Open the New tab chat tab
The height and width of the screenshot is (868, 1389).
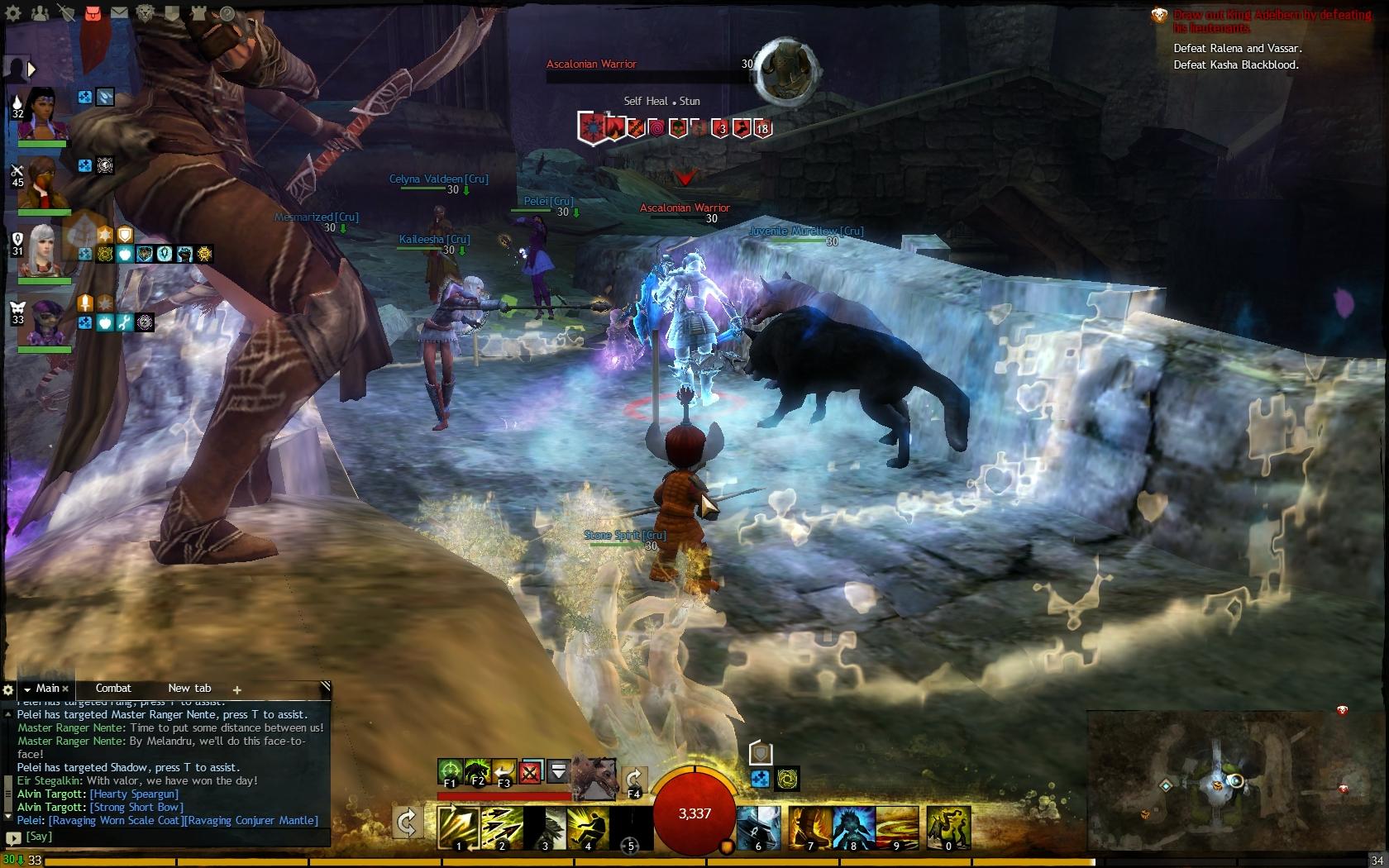coord(189,688)
